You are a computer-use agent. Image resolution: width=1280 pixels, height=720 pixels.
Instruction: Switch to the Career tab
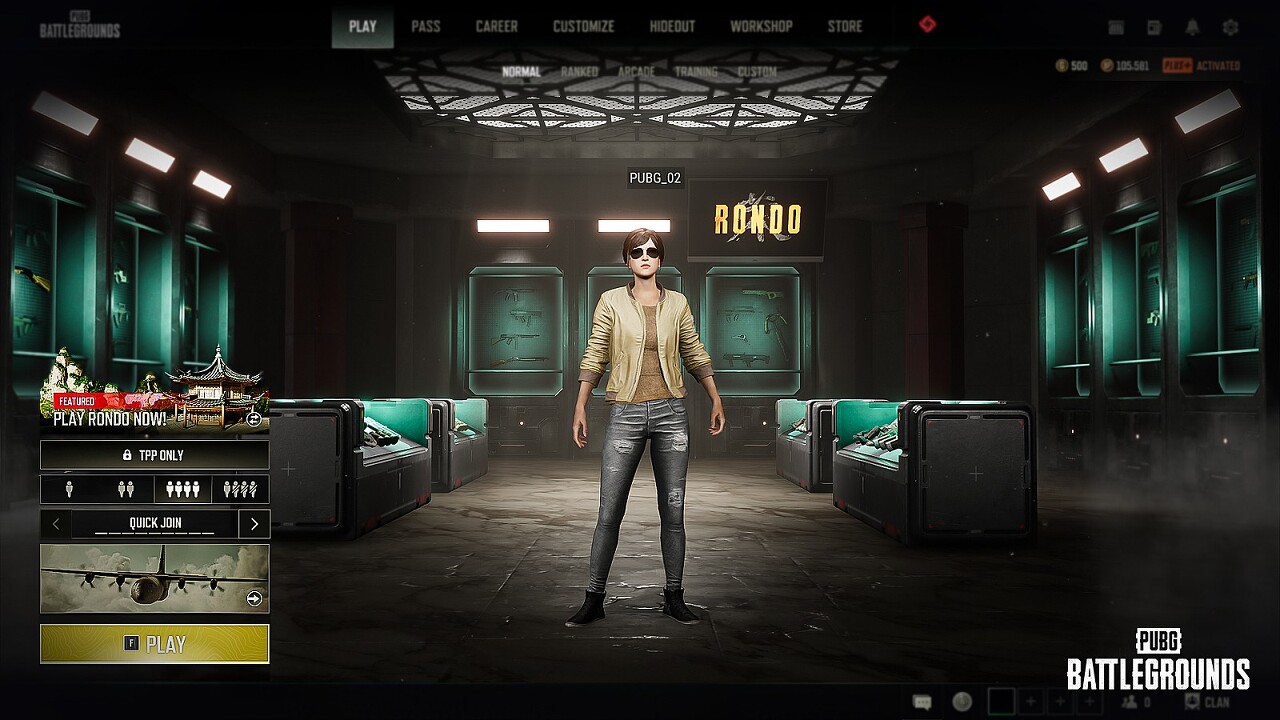(496, 26)
